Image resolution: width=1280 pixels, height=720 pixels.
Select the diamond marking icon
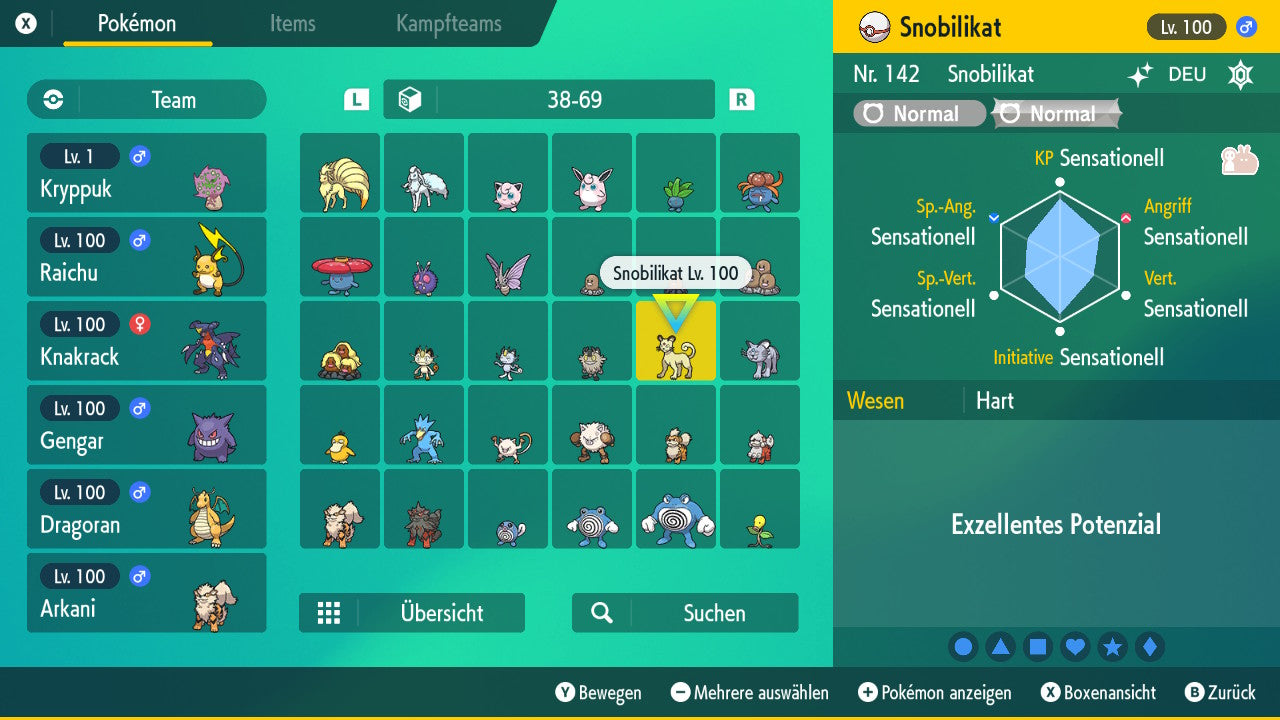pos(1150,647)
